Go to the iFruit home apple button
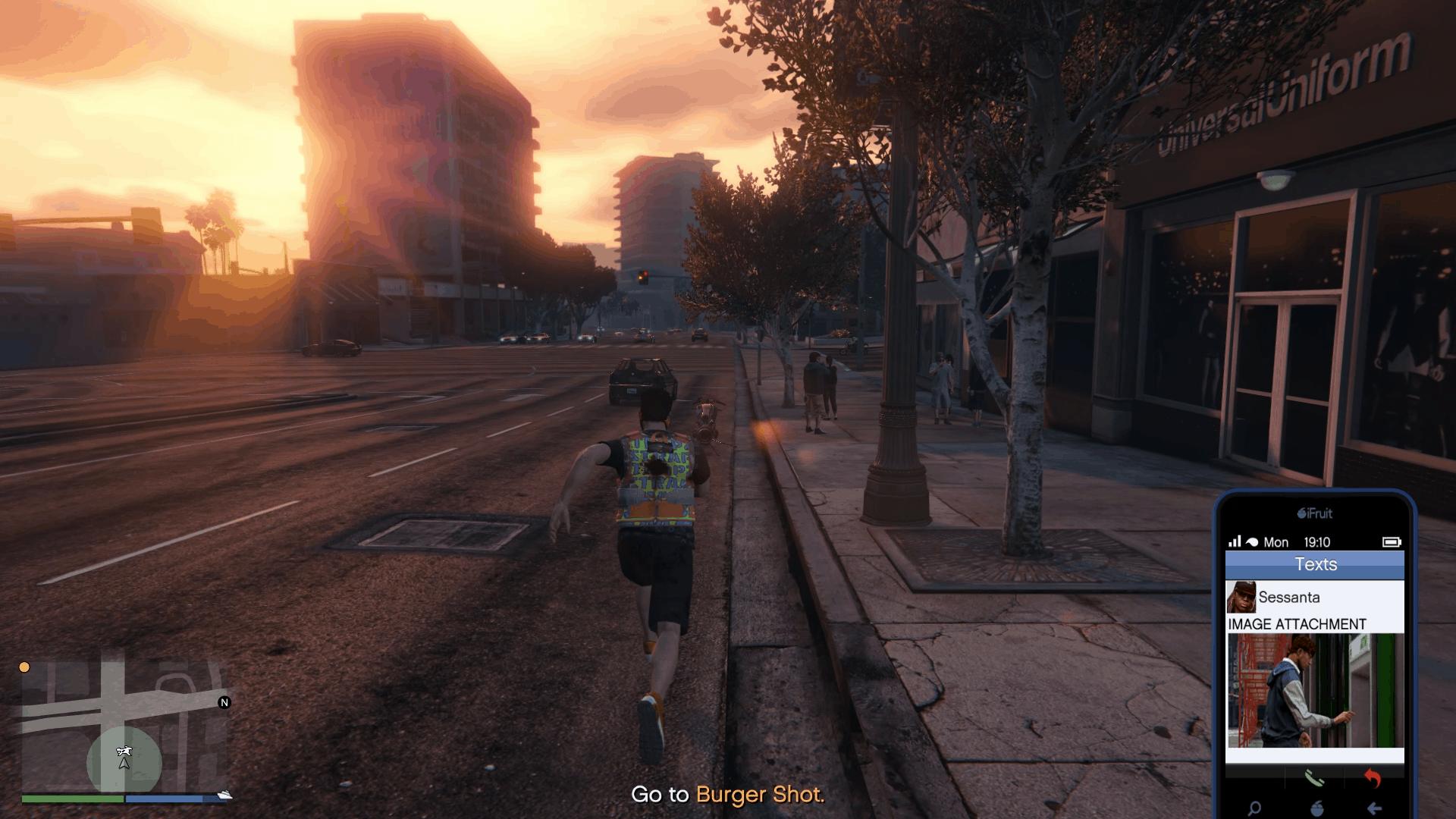This screenshot has height=819, width=1456. (x=1317, y=808)
